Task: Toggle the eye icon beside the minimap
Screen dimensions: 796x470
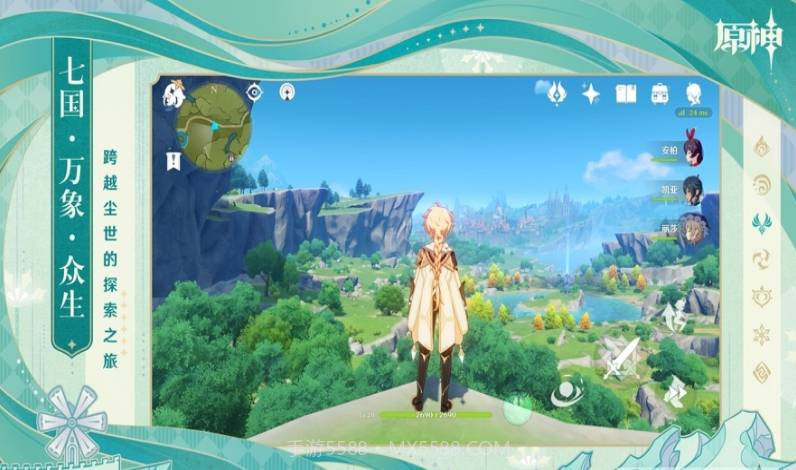Action: pyautogui.click(x=255, y=92)
